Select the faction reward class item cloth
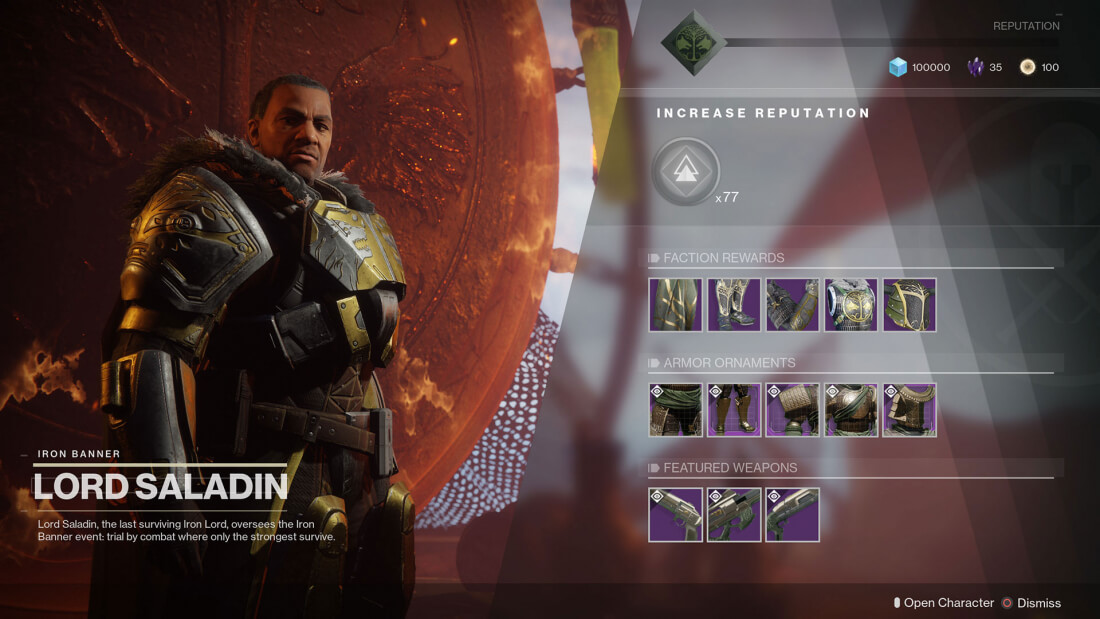The width and height of the screenshot is (1100, 619). pos(675,305)
